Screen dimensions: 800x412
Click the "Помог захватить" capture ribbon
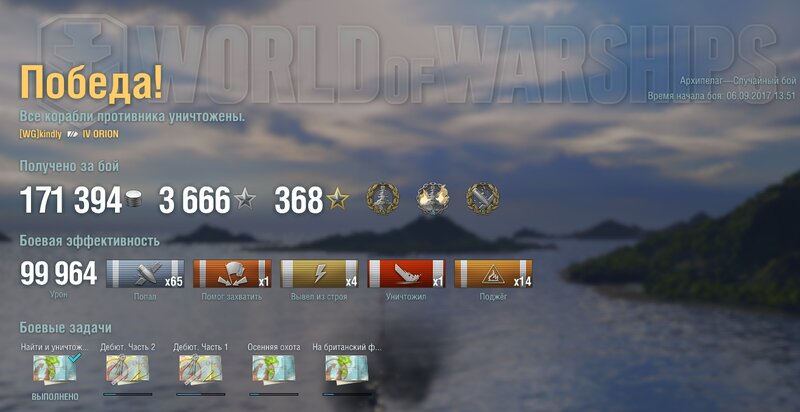[x=232, y=274]
